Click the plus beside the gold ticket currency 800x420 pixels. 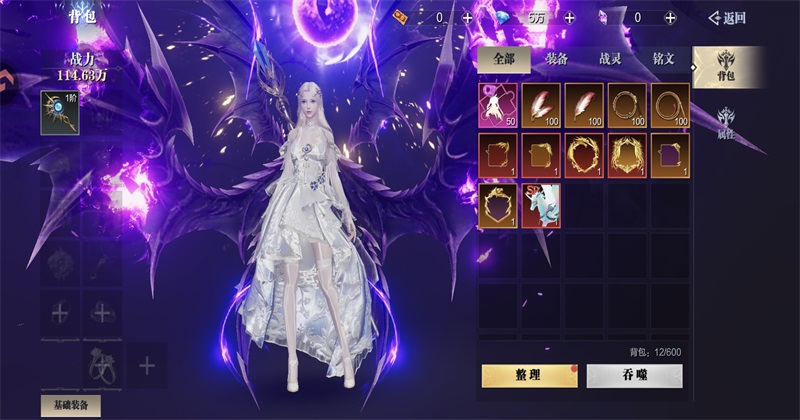click(467, 18)
